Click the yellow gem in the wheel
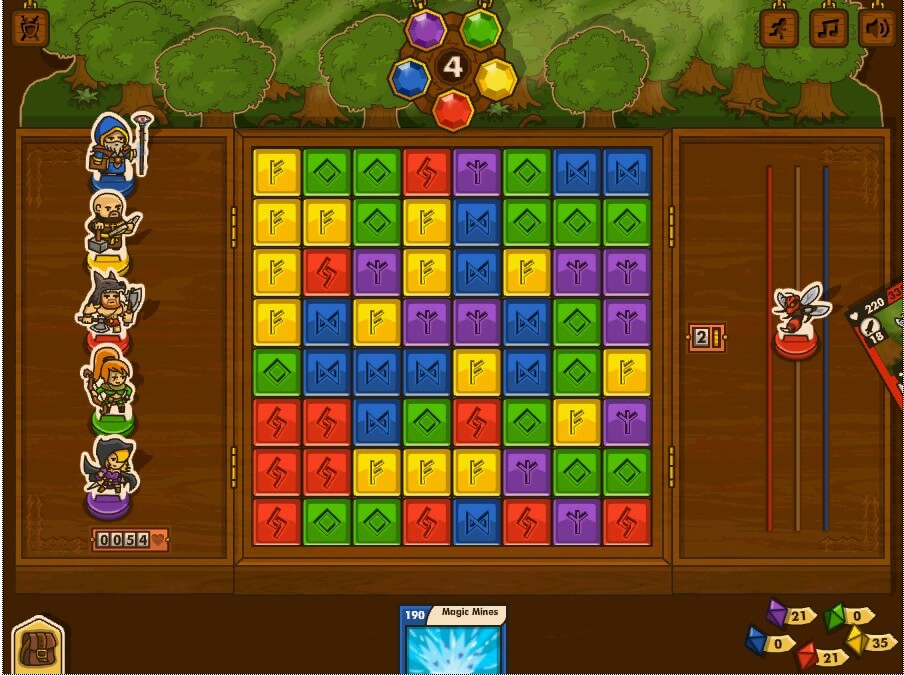The image size is (904, 676). coord(495,77)
